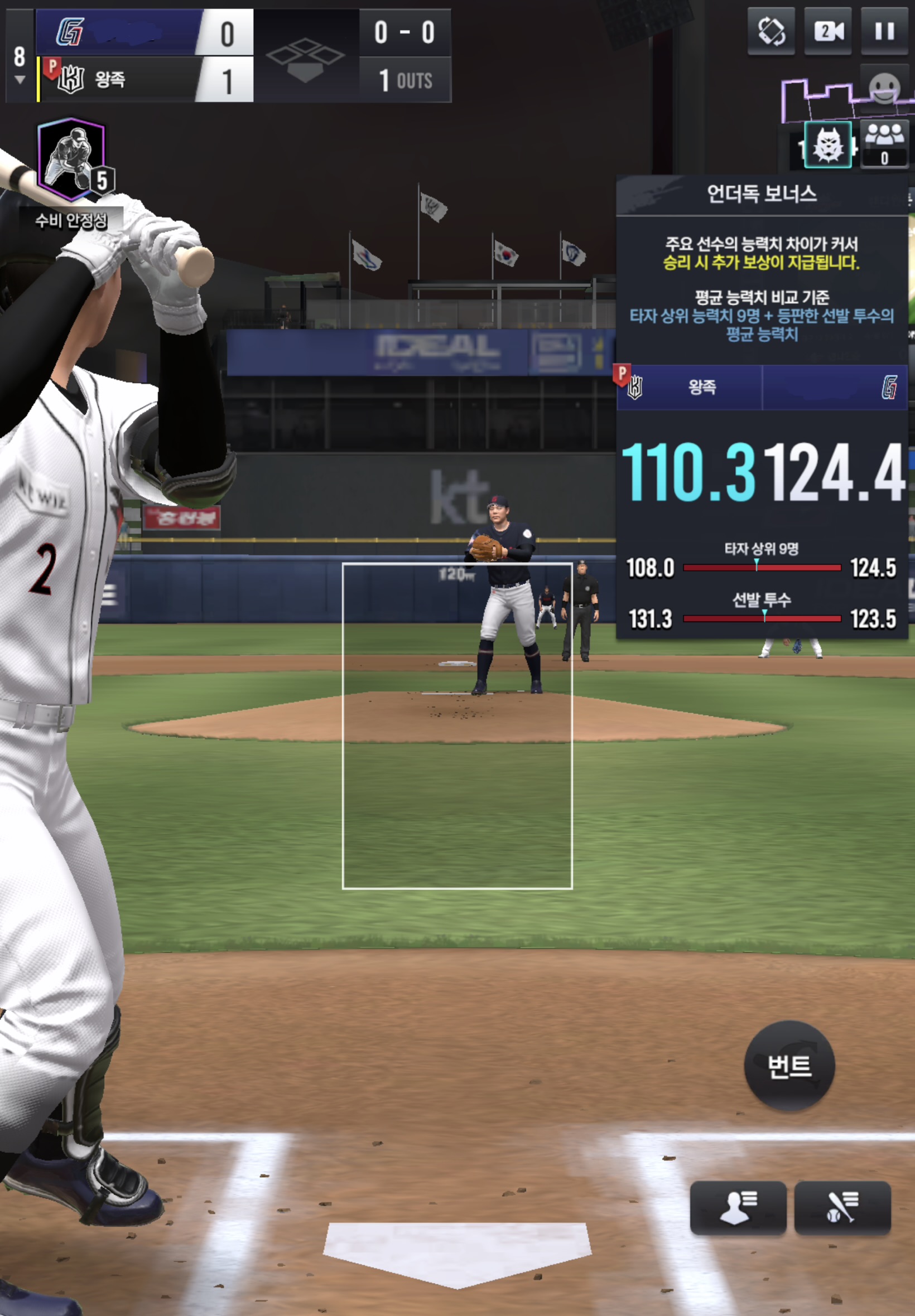This screenshot has height=1316, width=915.
Task: Pause the game
Action: pos(884,32)
